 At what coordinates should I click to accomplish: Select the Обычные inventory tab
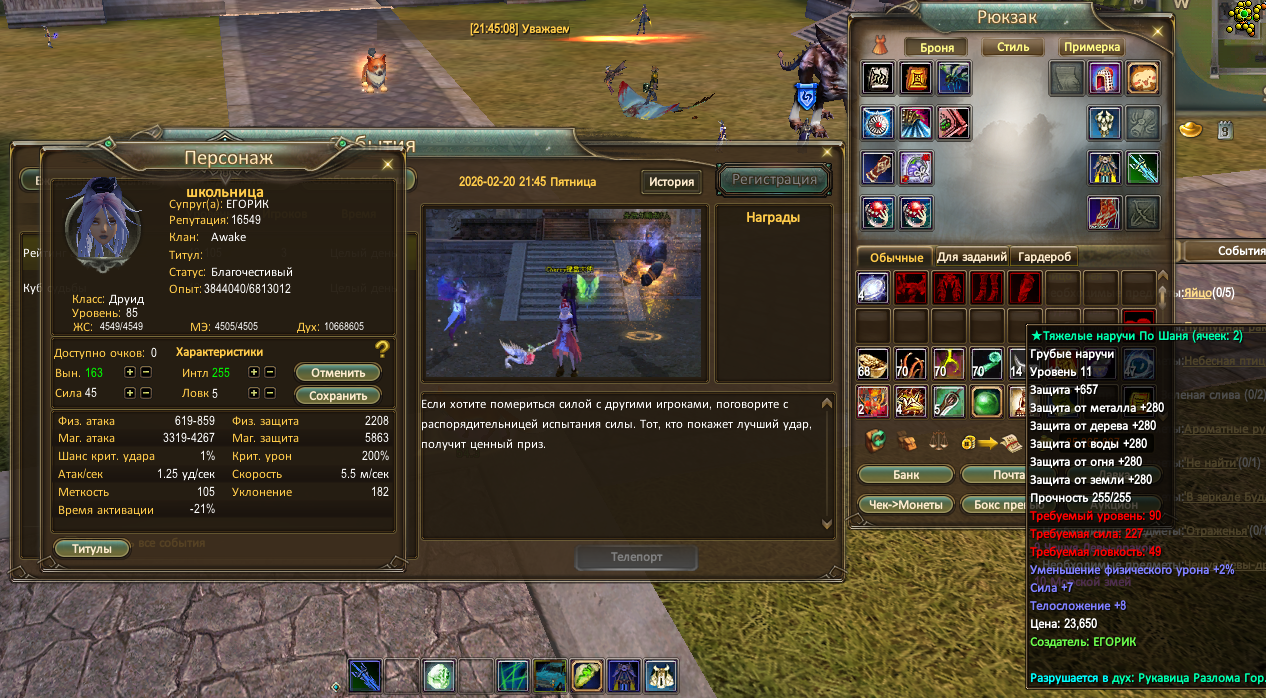tap(895, 257)
